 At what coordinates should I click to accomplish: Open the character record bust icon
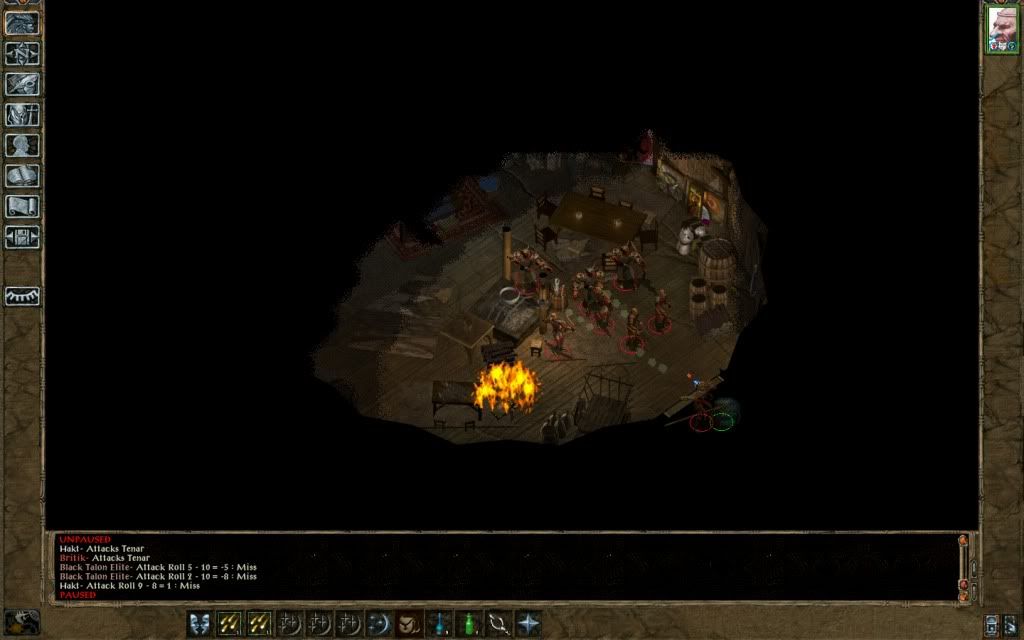click(23, 146)
